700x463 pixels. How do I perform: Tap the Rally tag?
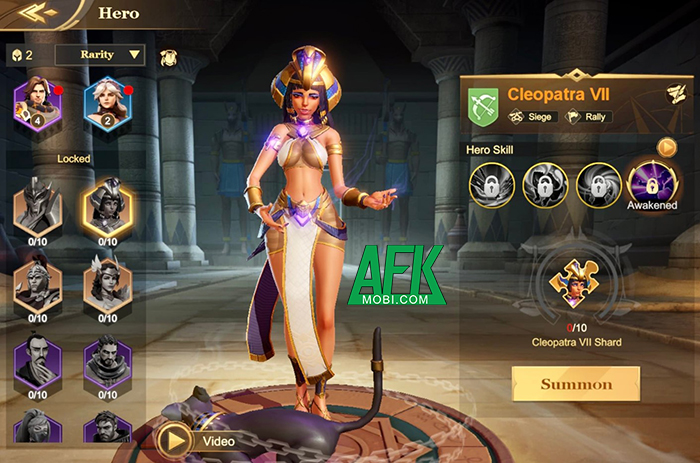[590, 117]
